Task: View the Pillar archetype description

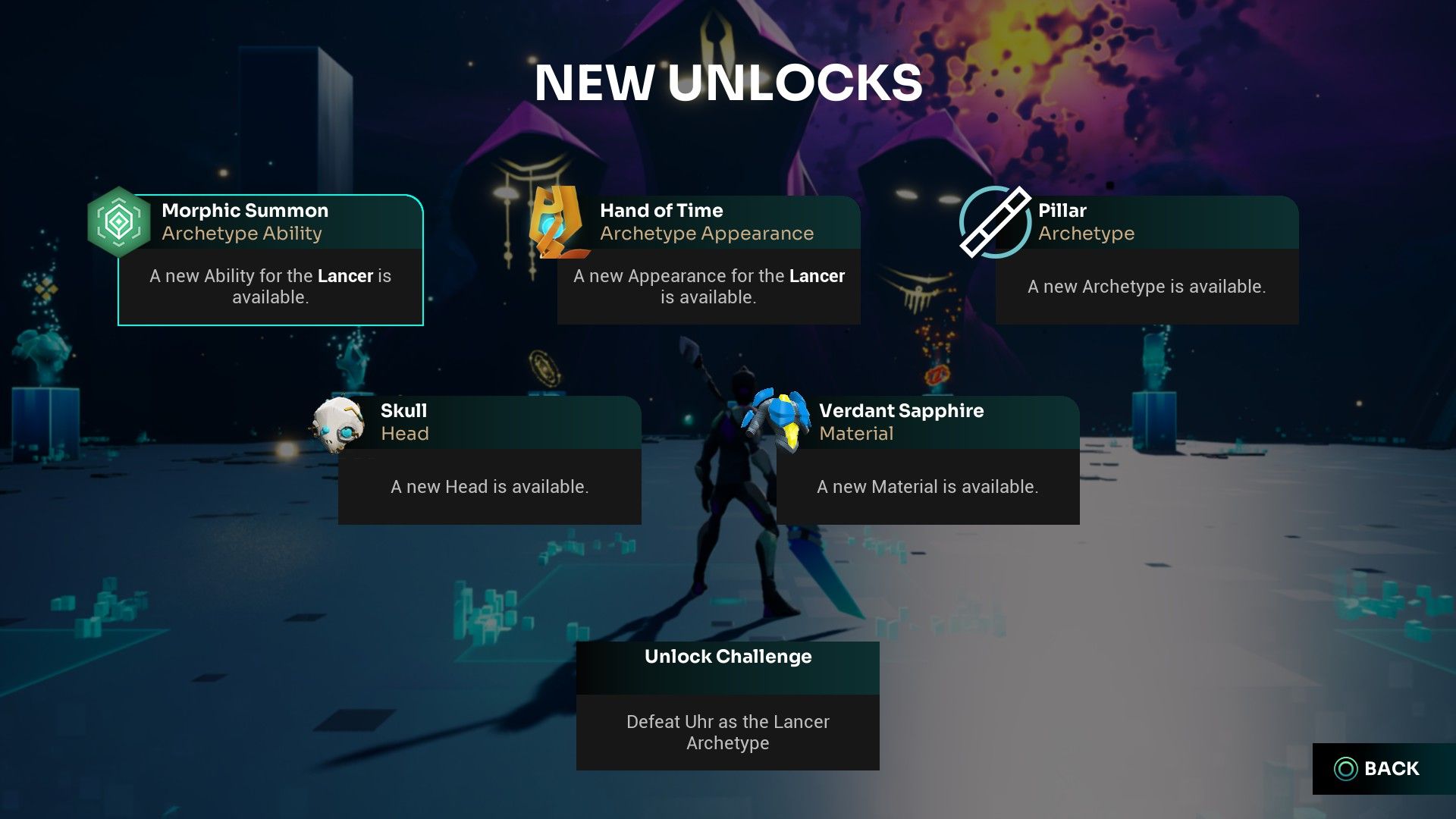Action: tap(1146, 287)
